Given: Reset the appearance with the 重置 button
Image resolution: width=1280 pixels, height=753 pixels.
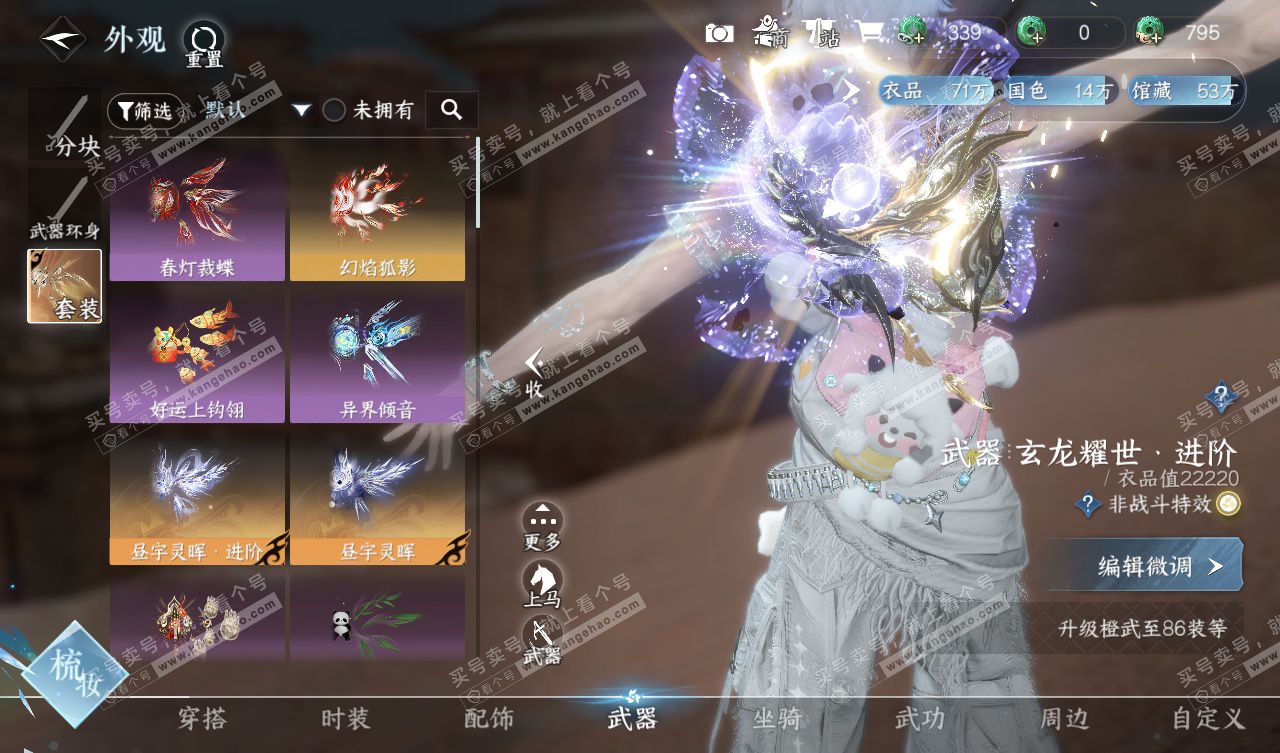Looking at the screenshot, I should [x=204, y=45].
